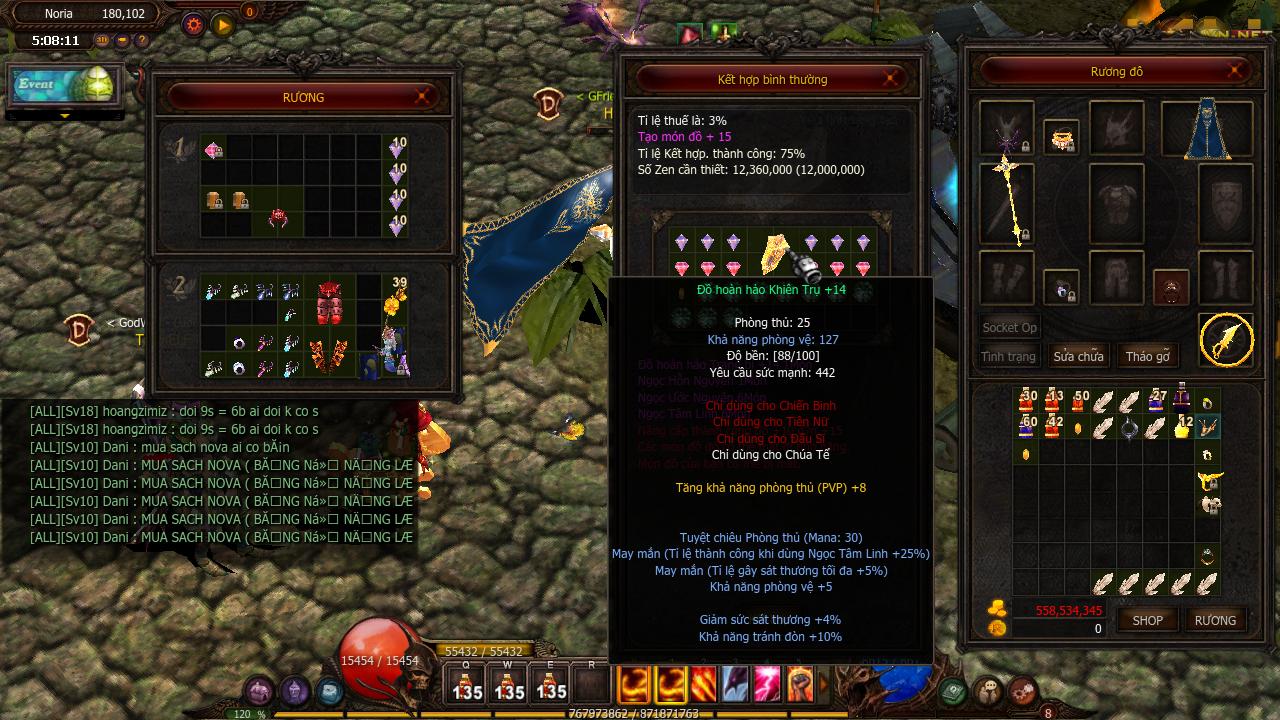This screenshot has height=720, width=1280.
Task: Click the Tháo gỡ button
Action: click(x=1147, y=356)
